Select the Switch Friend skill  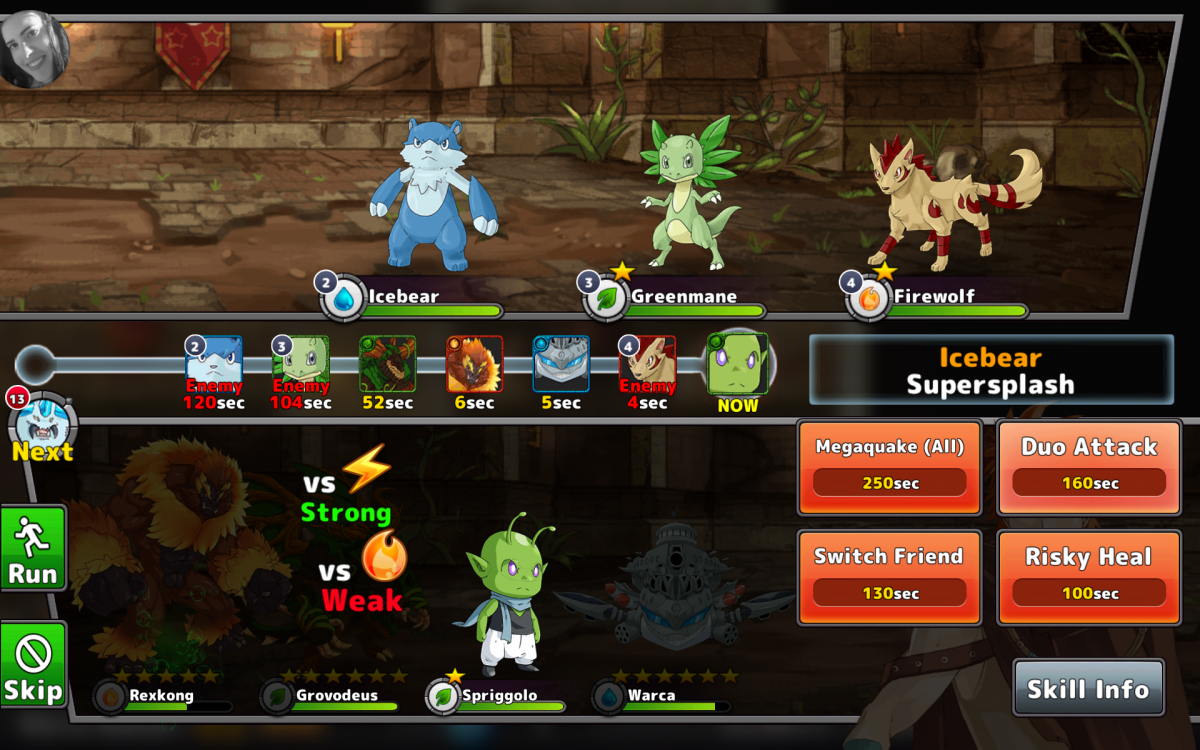click(x=889, y=575)
